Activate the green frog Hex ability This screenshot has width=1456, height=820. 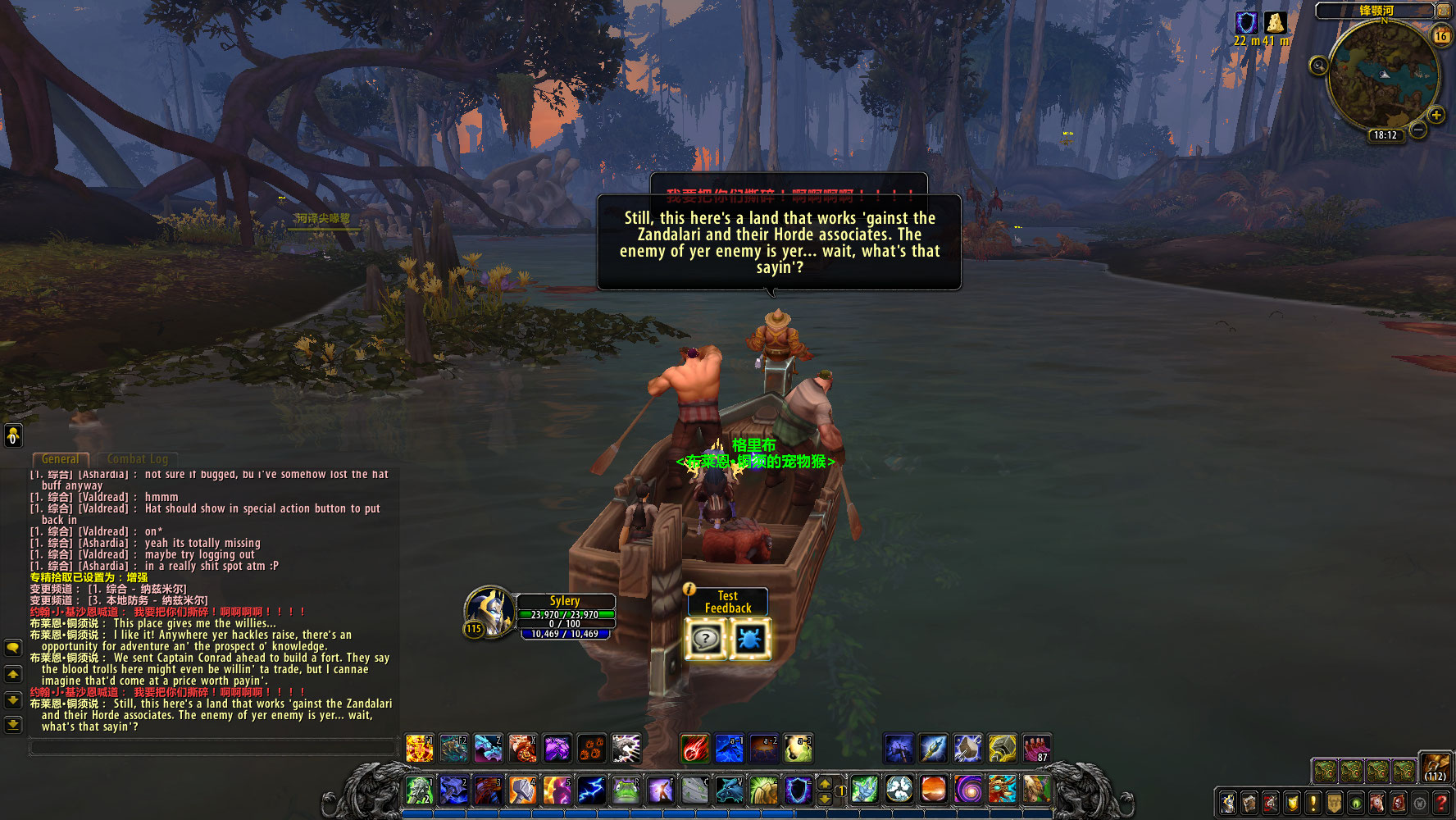tap(626, 790)
